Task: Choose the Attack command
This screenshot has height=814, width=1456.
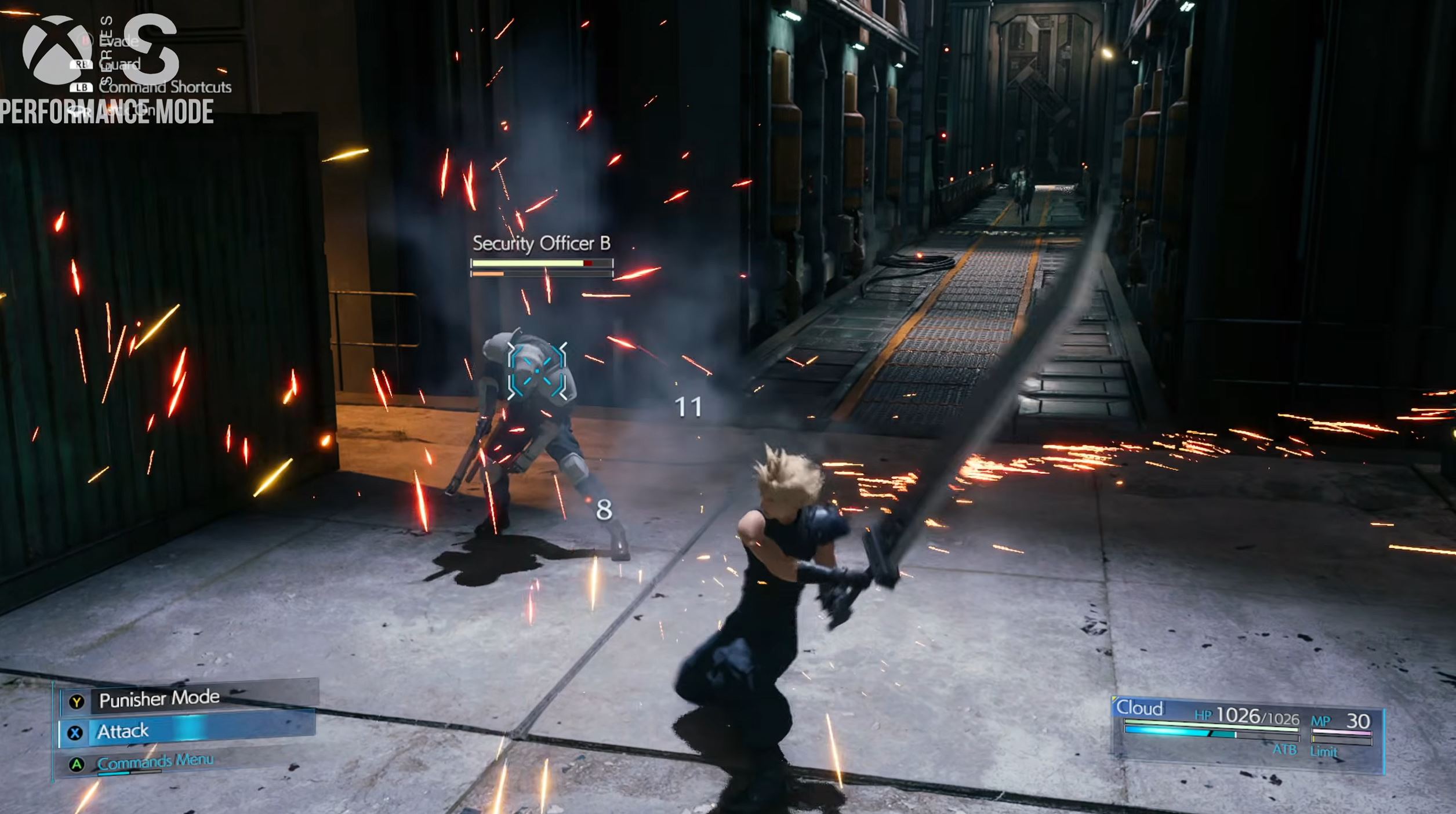Action: 123,732
